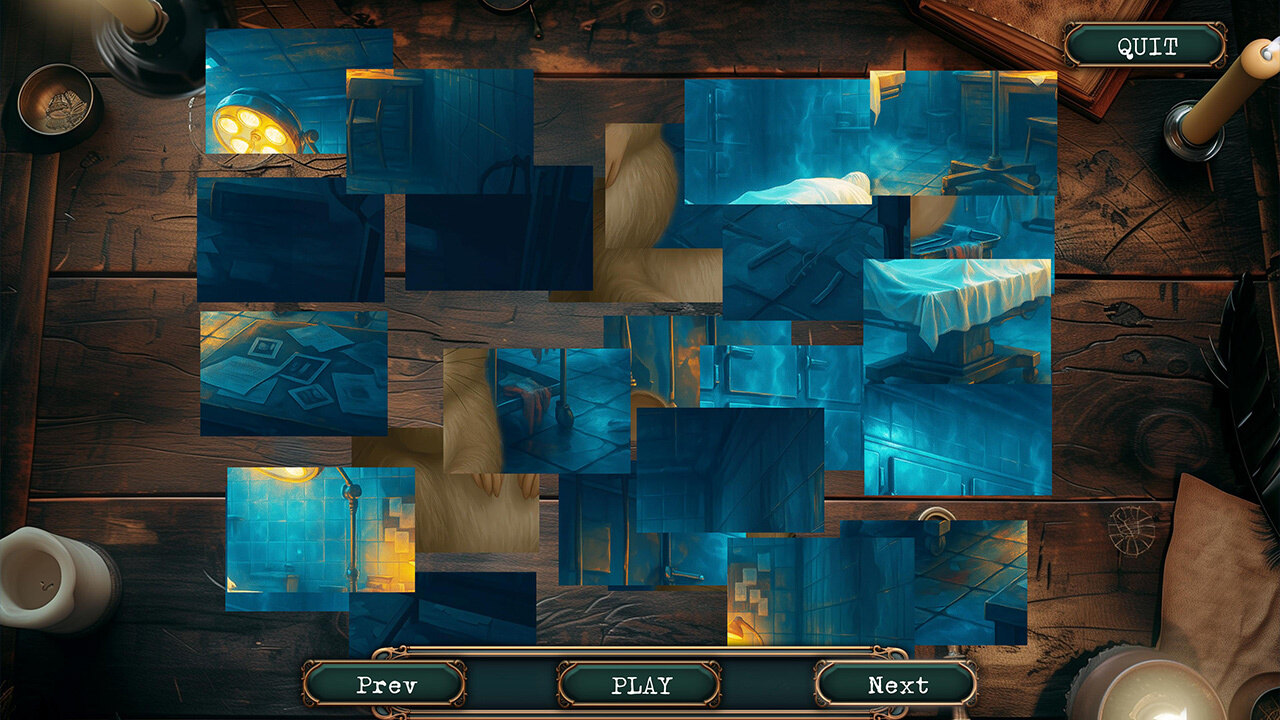Go to the previous puzzle with Prev
Viewport: 1280px width, 720px height.
pyautogui.click(x=385, y=685)
